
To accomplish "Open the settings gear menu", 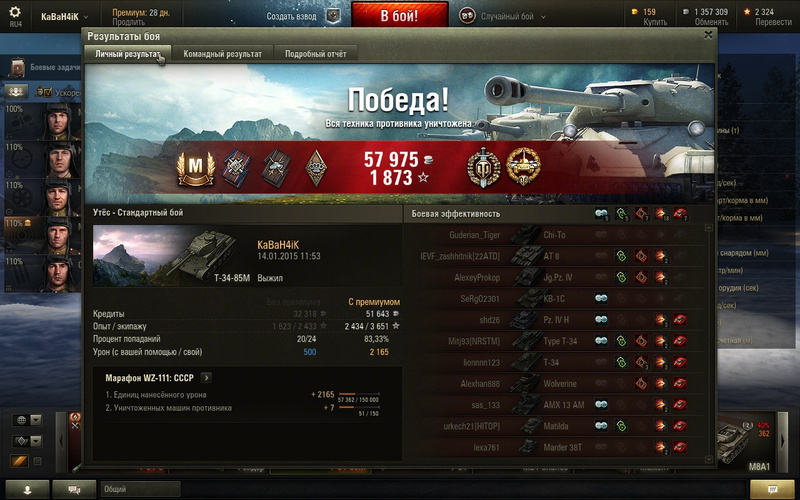I will 15,12.
